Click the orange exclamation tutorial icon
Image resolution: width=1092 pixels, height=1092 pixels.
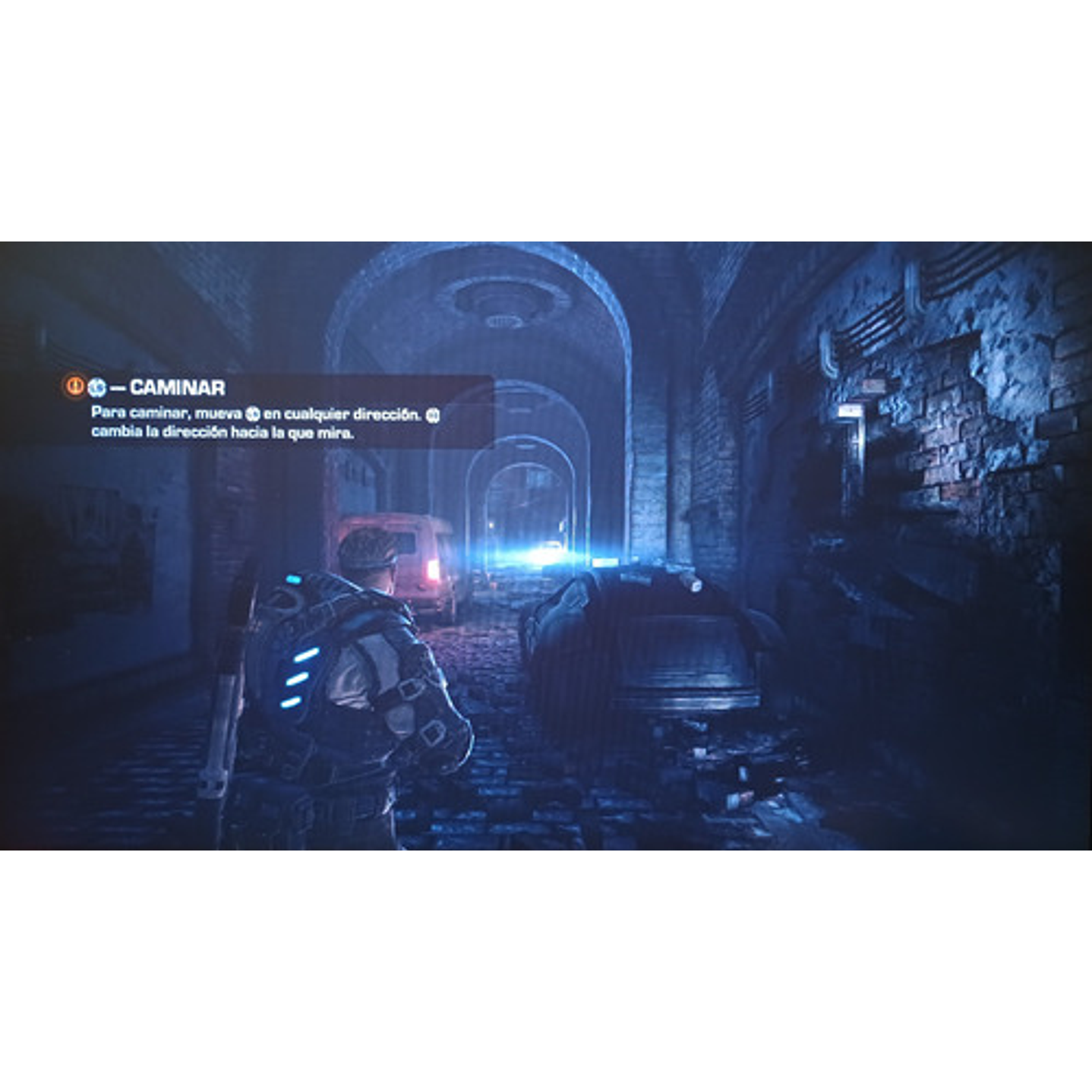72,386
